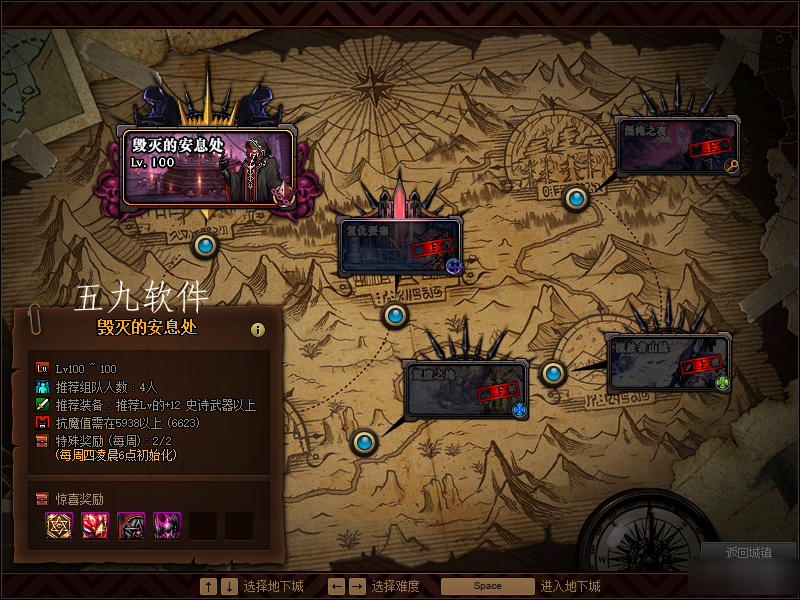This screenshot has height=600, width=800.
Task: Select the dungeon card with blue cross icon
Action: pyautogui.click(x=464, y=389)
